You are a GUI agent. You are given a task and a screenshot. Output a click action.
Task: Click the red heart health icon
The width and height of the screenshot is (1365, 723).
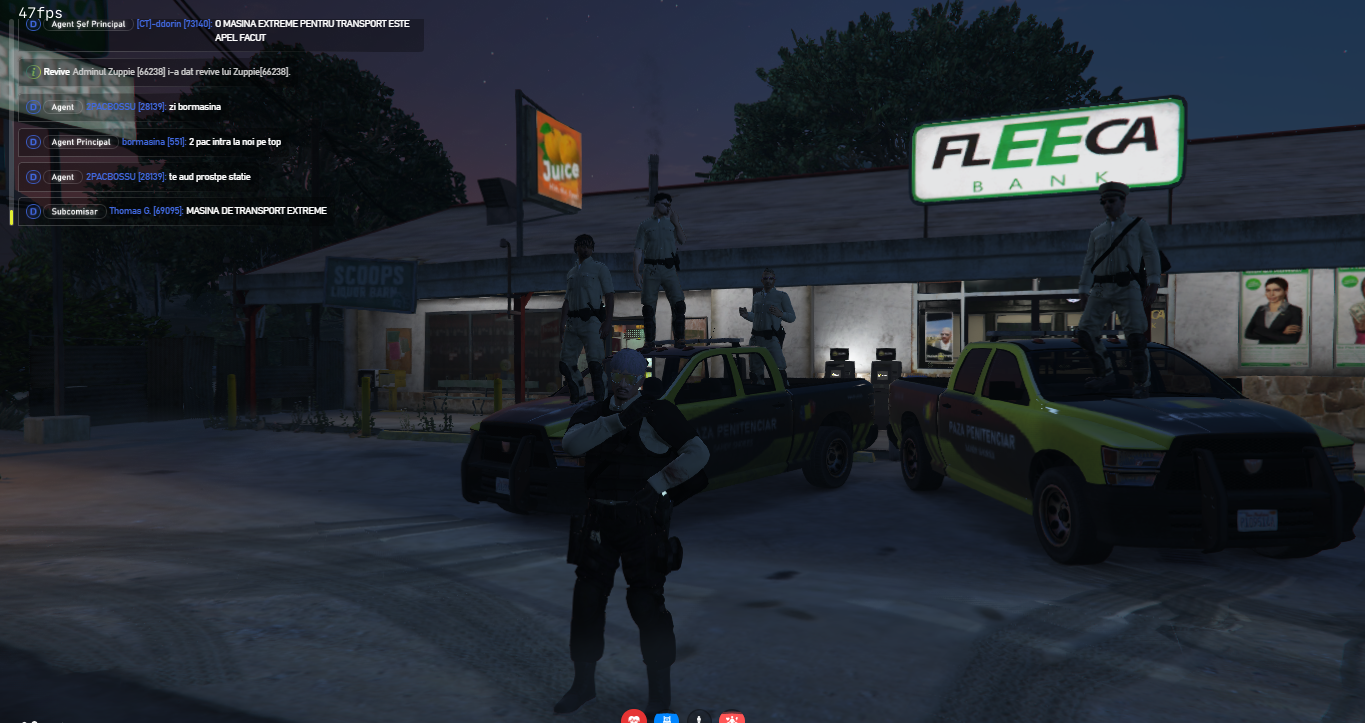(x=634, y=717)
